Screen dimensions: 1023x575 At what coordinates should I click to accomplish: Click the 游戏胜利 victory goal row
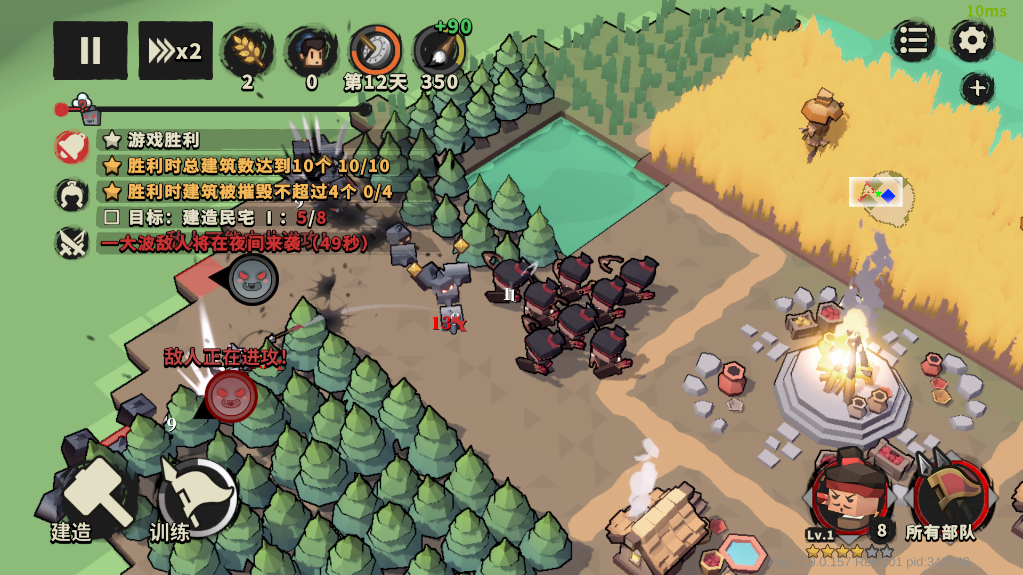click(165, 140)
